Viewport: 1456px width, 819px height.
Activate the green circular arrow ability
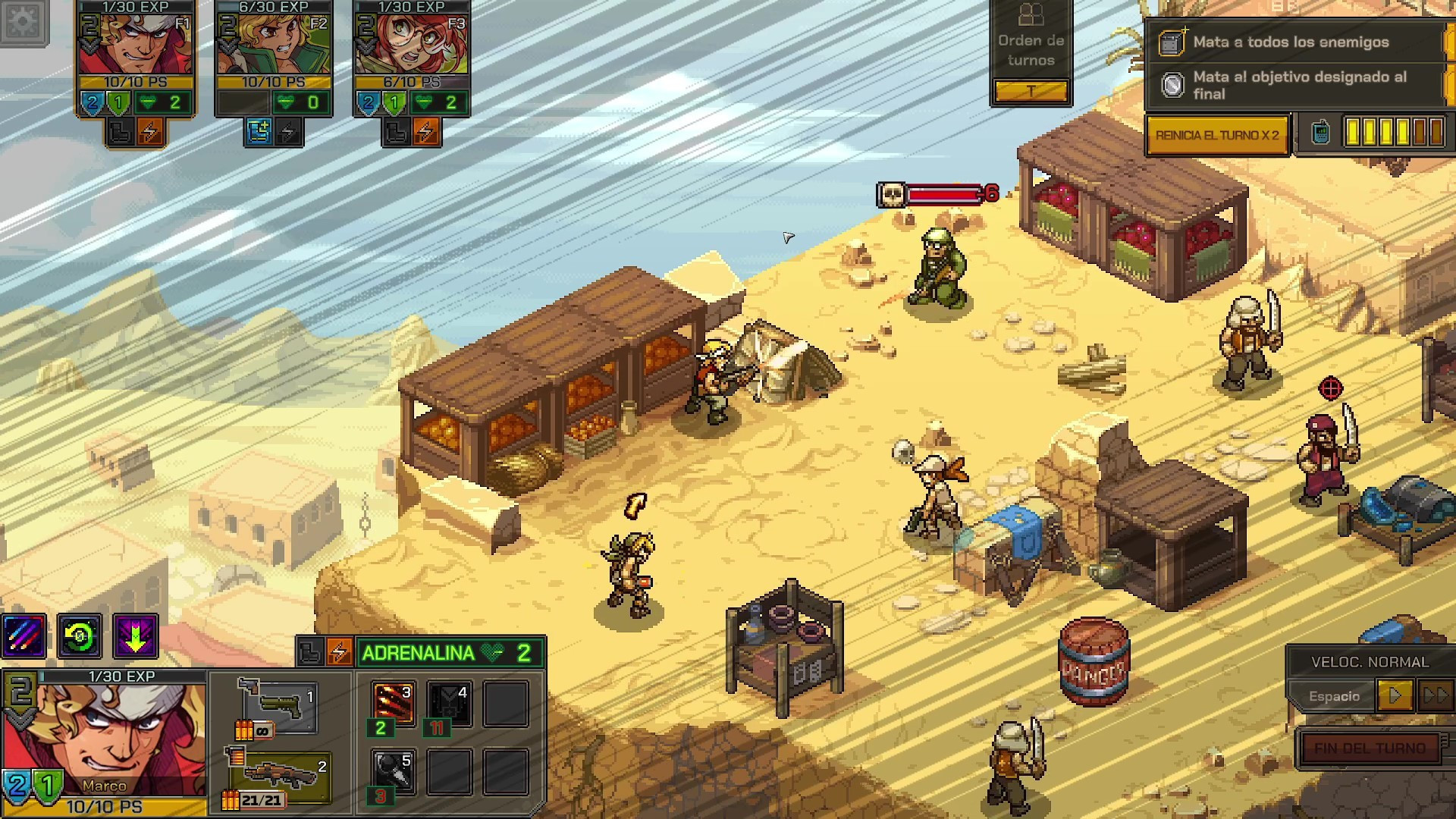(80, 635)
